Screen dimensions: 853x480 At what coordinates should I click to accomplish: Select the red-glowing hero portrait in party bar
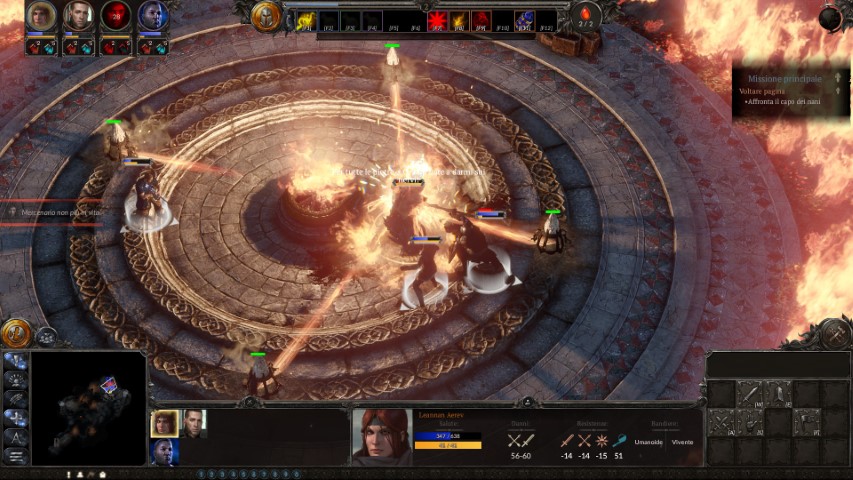pyautogui.click(x=116, y=16)
